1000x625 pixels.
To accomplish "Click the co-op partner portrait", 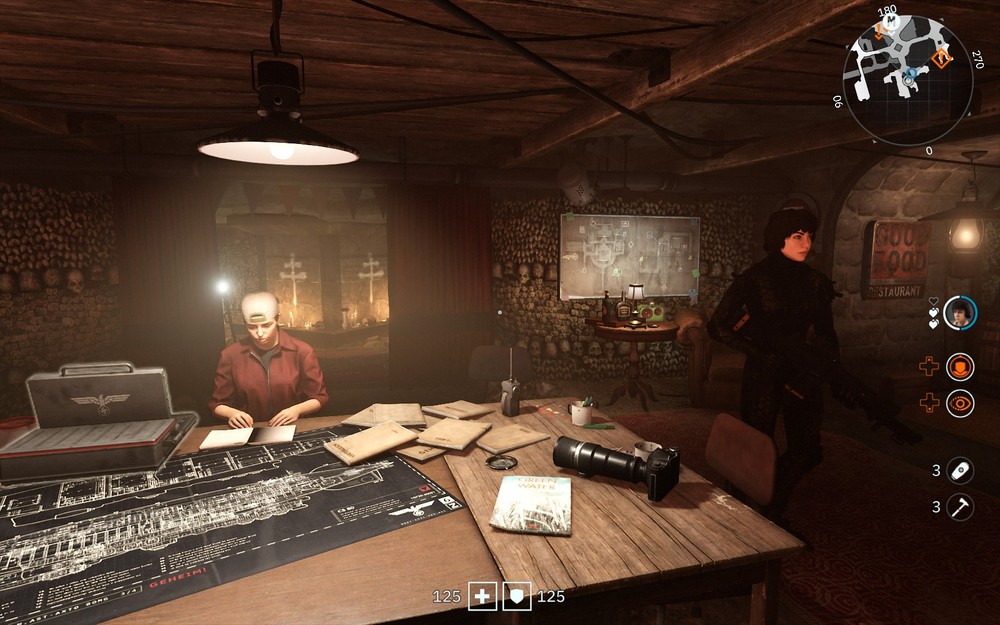I will [960, 312].
